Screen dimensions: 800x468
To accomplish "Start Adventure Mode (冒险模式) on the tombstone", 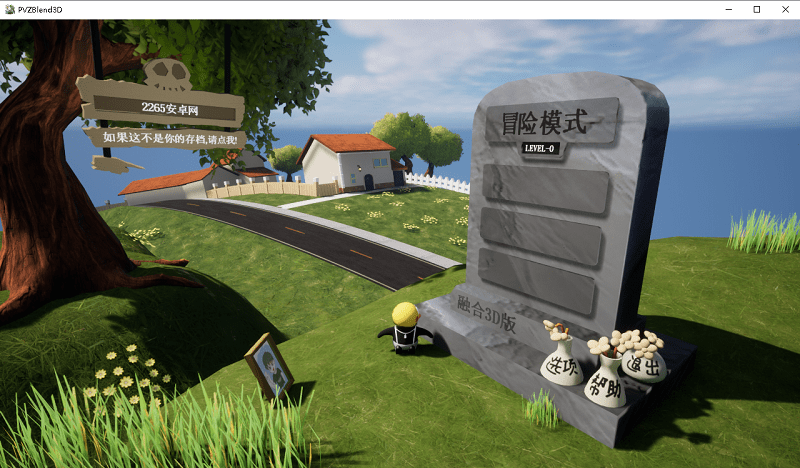I will pyautogui.click(x=547, y=125).
